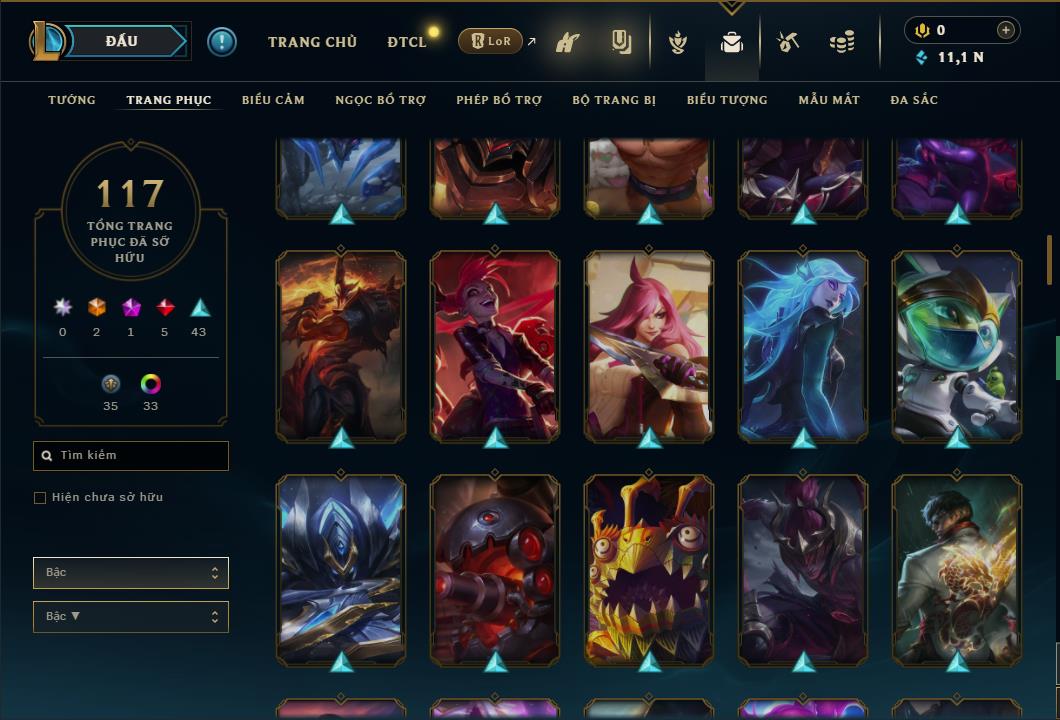
Task: Click the Tìm kiếm search field
Action: click(131, 456)
